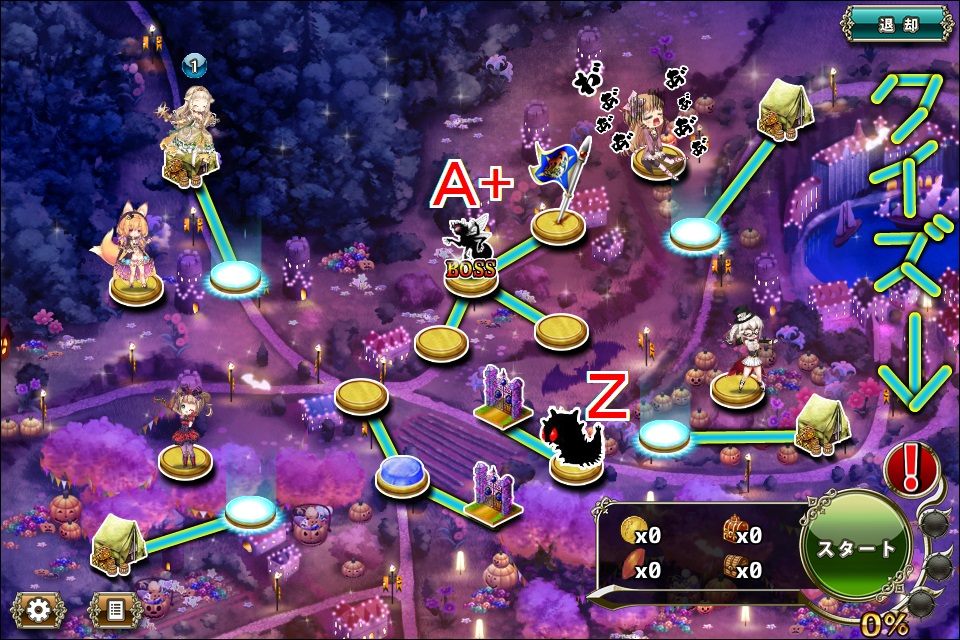Open the document list icon
The image size is (960, 640).
115,607
